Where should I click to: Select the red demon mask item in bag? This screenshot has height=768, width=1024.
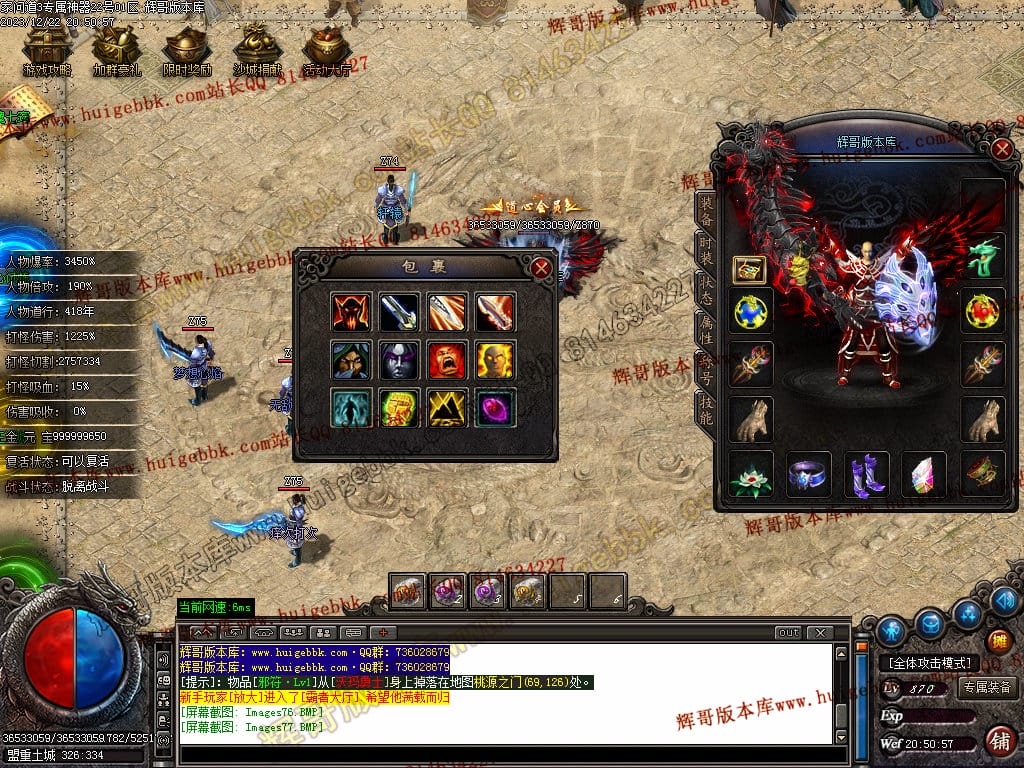[351, 312]
